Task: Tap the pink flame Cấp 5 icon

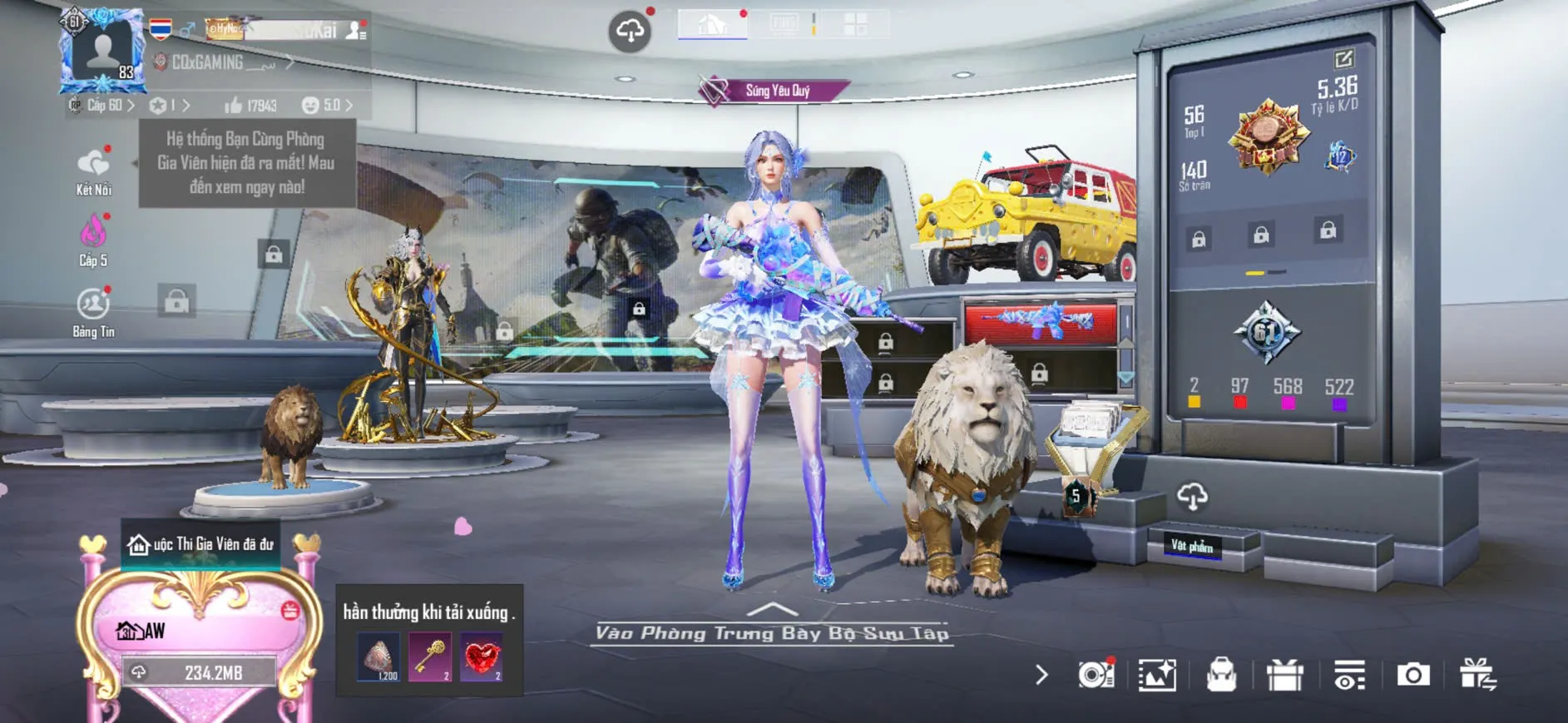Action: [93, 234]
